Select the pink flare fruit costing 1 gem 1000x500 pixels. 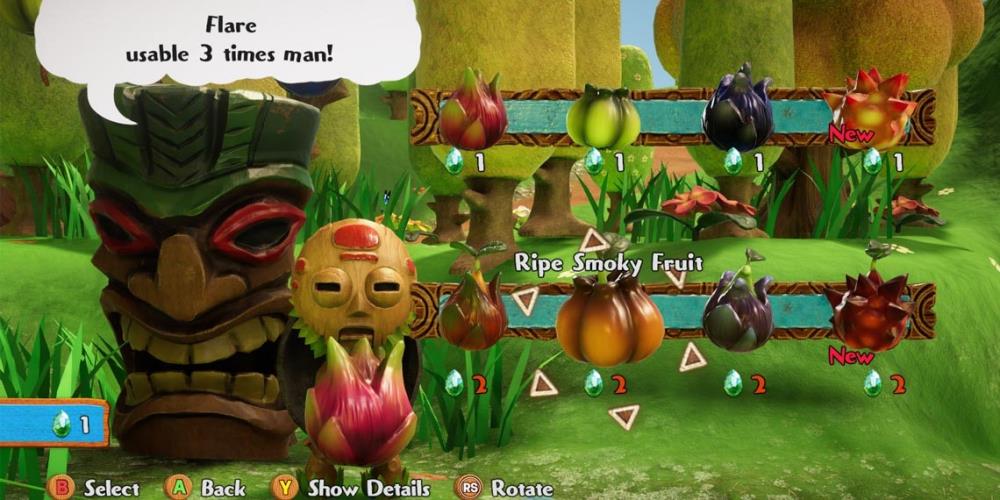(x=473, y=112)
